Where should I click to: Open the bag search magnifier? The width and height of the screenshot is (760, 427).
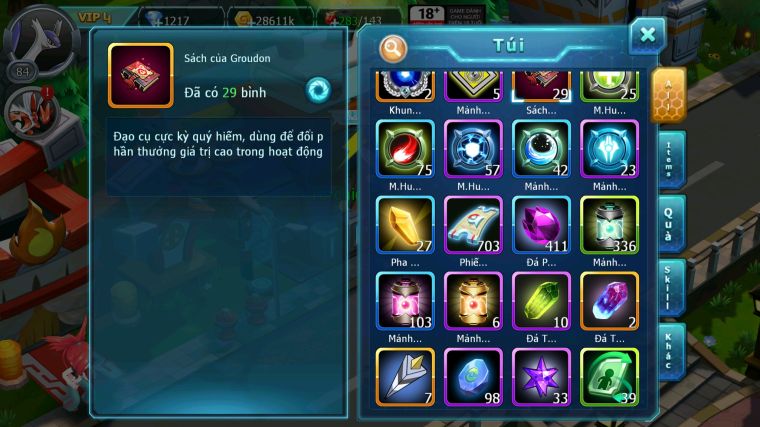tap(394, 47)
